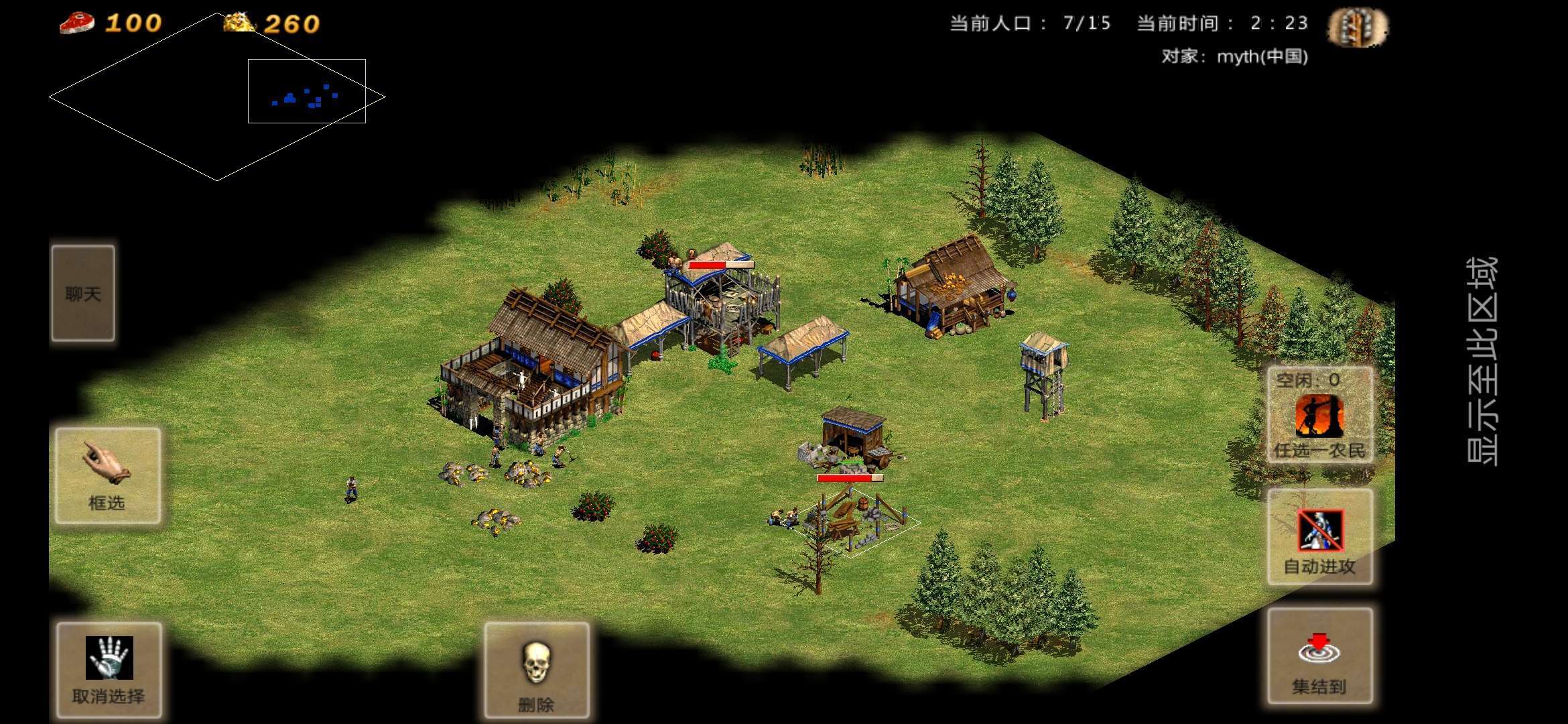
Task: Click the delete (删除) skull button
Action: point(536,669)
